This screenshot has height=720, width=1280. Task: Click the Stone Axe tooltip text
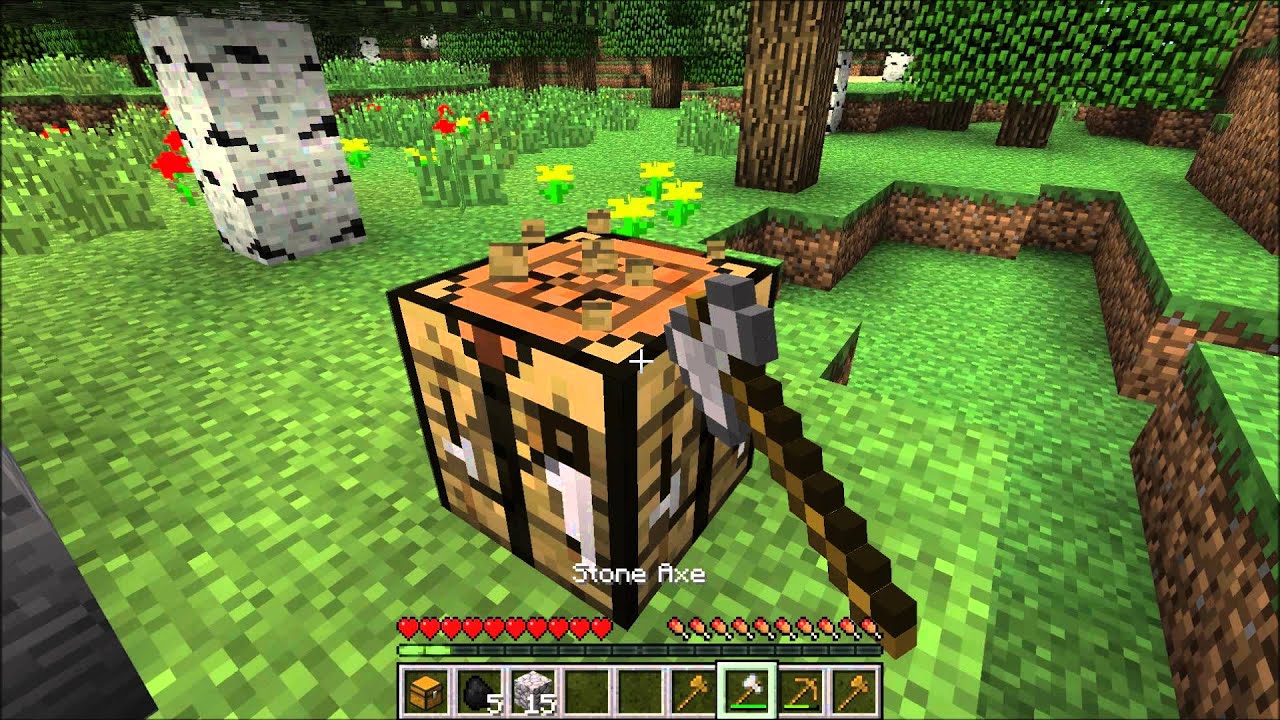point(641,573)
